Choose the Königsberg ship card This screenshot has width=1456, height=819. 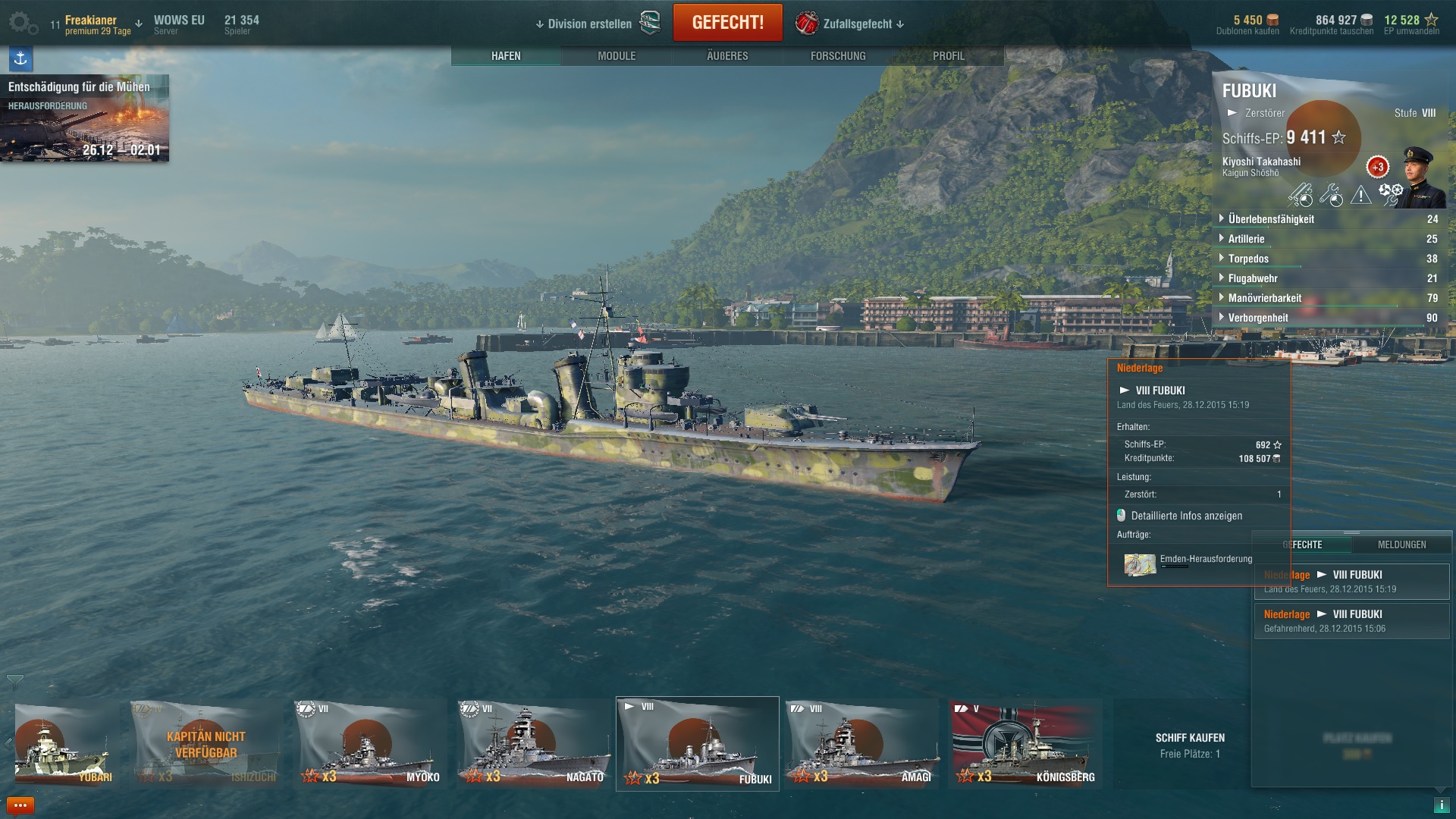coord(1026,744)
